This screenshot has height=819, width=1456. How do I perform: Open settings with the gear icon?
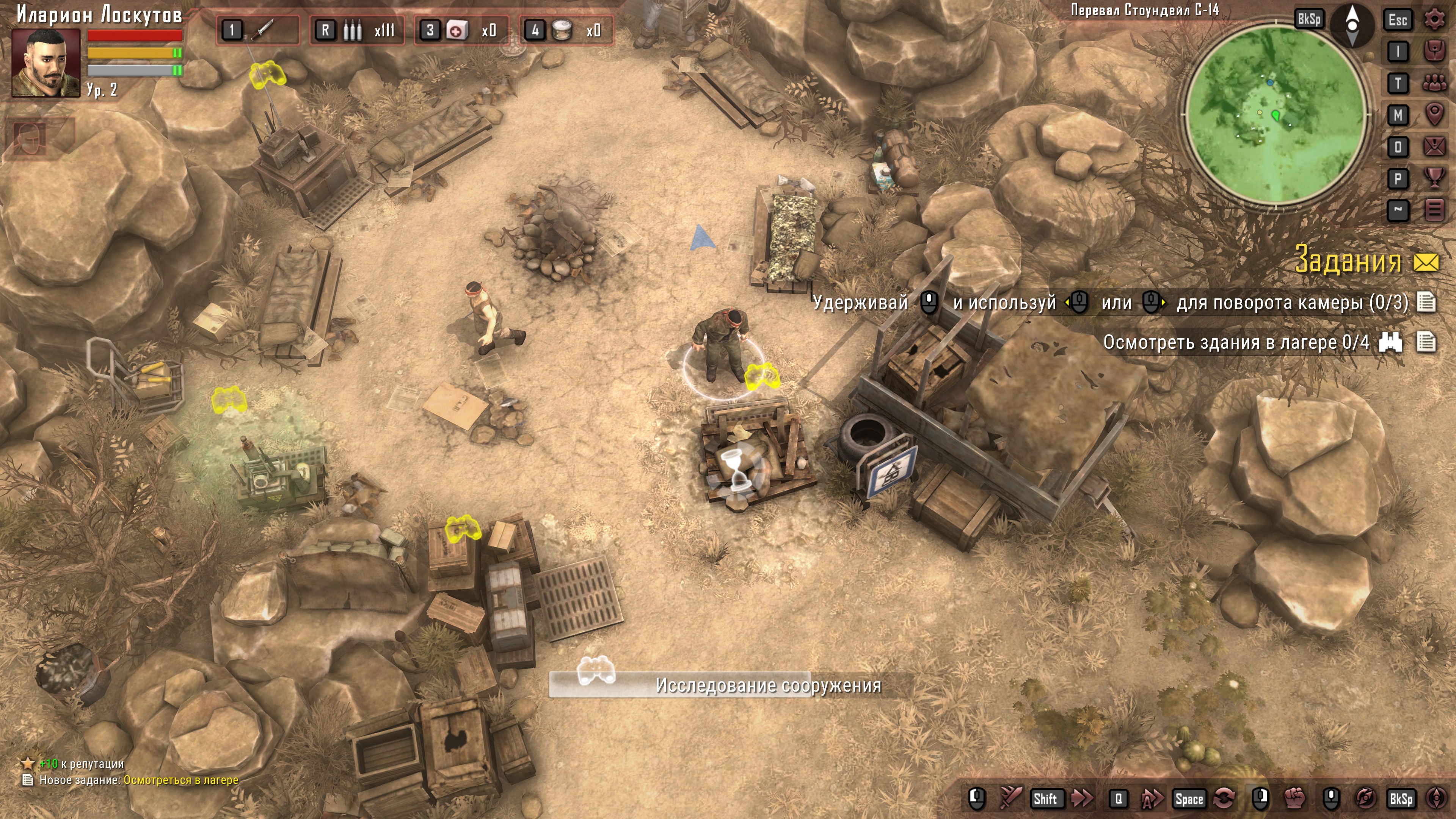[x=1434, y=20]
